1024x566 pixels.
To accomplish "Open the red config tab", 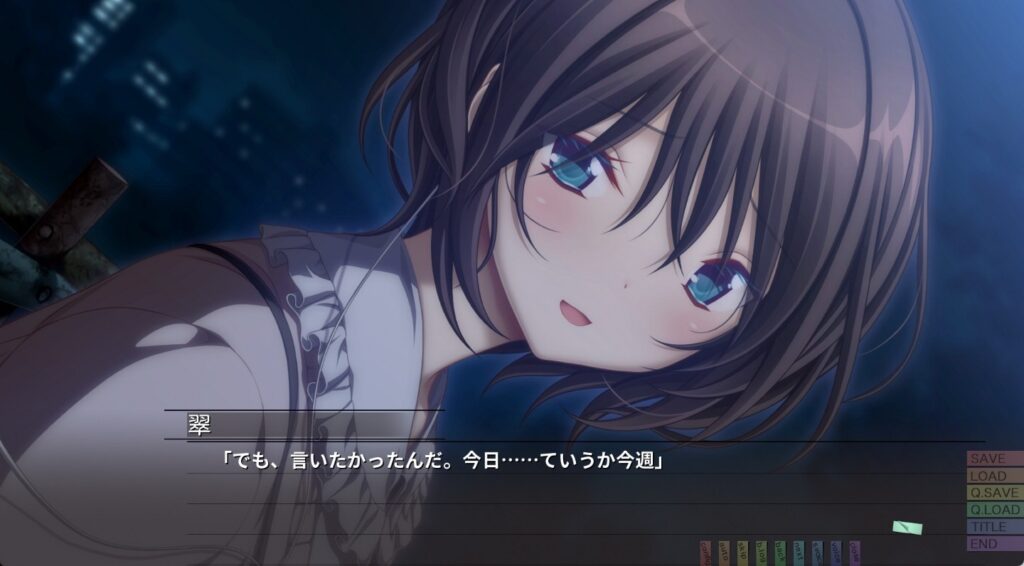I will (x=705, y=552).
